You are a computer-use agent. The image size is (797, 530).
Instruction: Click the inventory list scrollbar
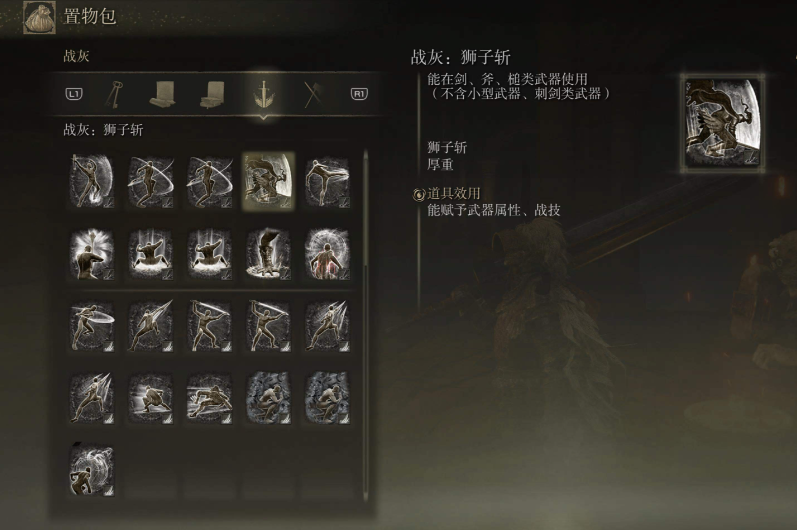click(365, 210)
